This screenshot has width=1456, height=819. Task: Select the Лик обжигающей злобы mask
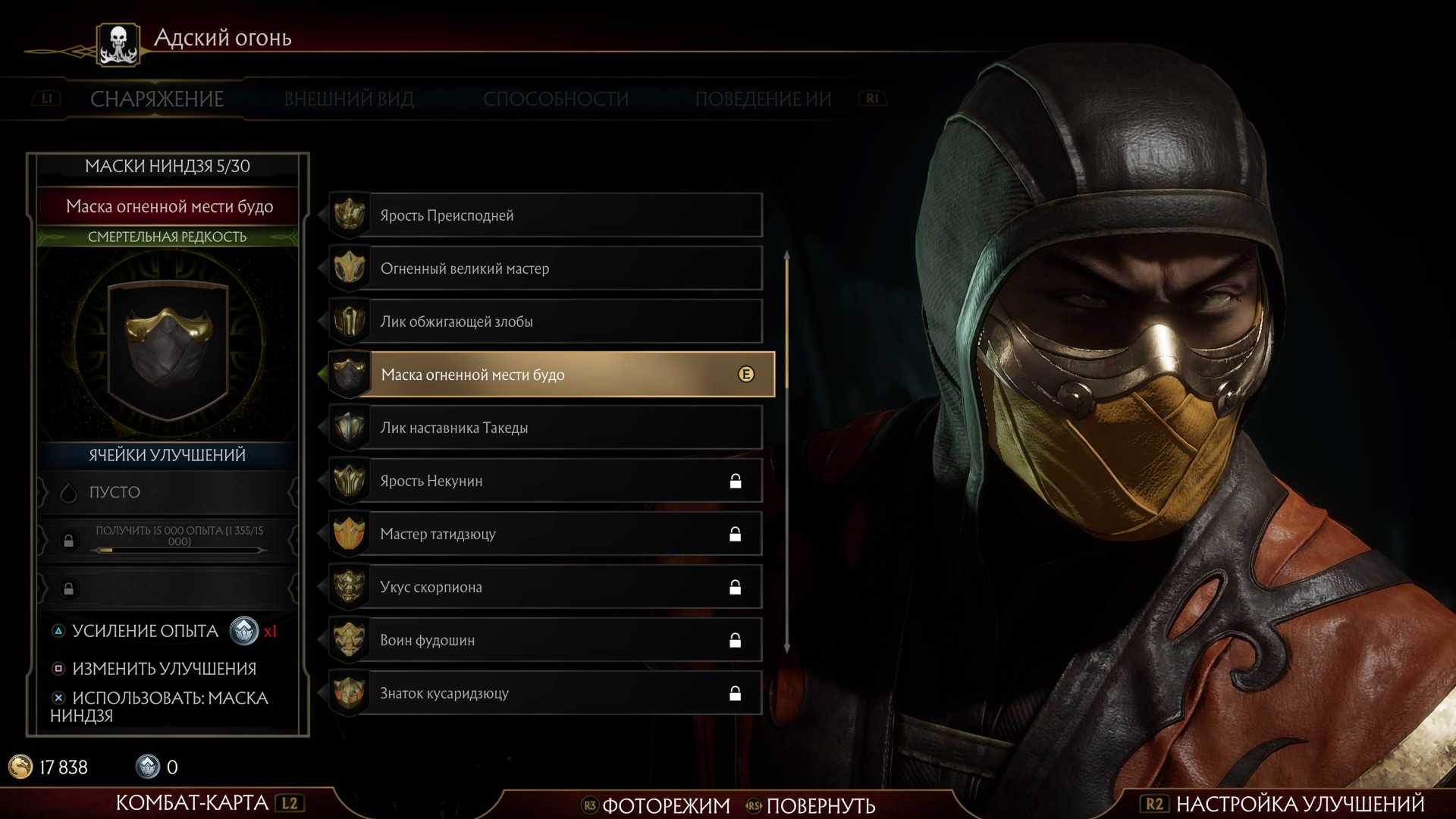pyautogui.click(x=546, y=322)
